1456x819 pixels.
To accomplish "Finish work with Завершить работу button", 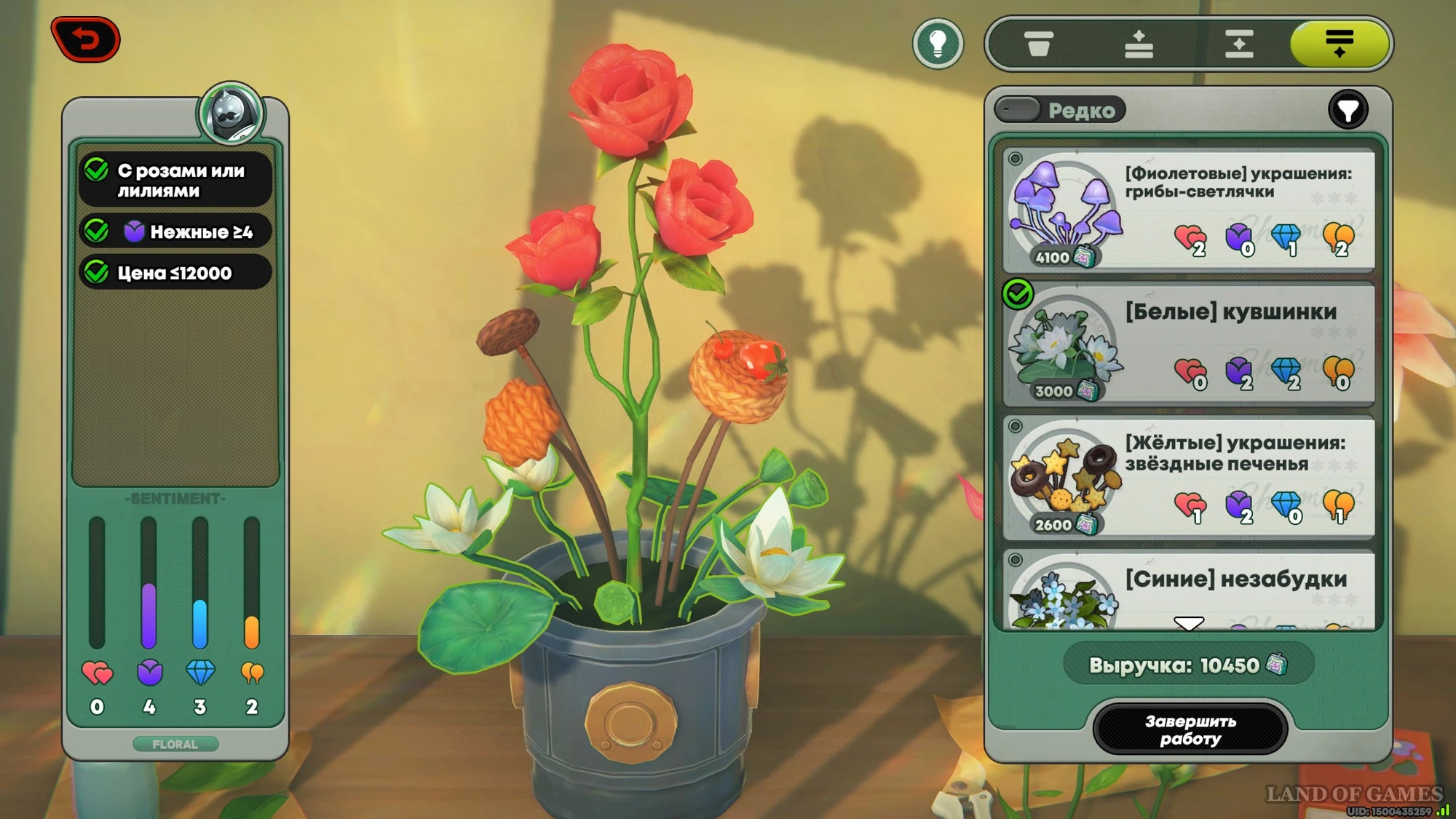I will click(1190, 729).
